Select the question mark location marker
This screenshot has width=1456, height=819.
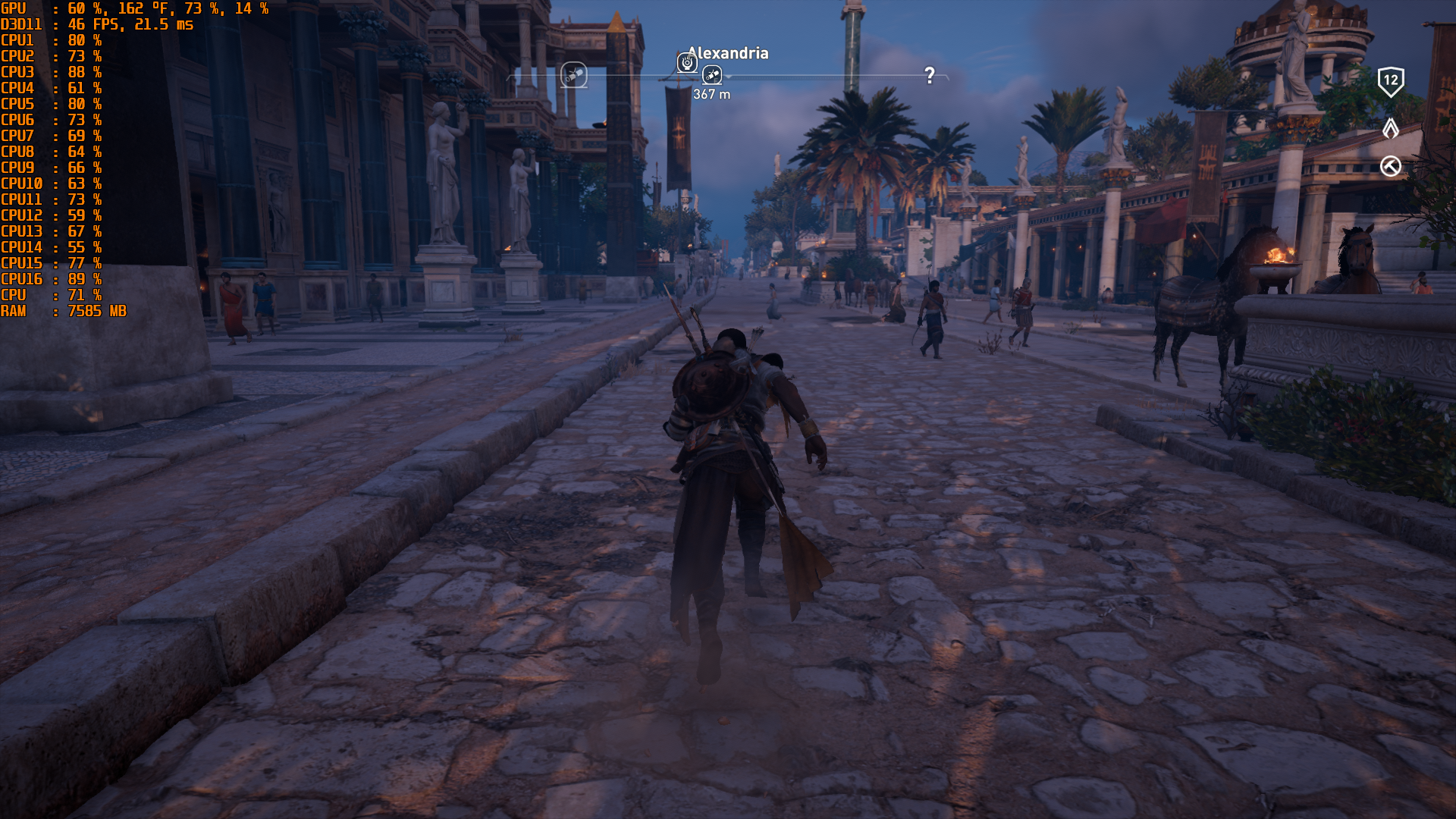pos(930,75)
